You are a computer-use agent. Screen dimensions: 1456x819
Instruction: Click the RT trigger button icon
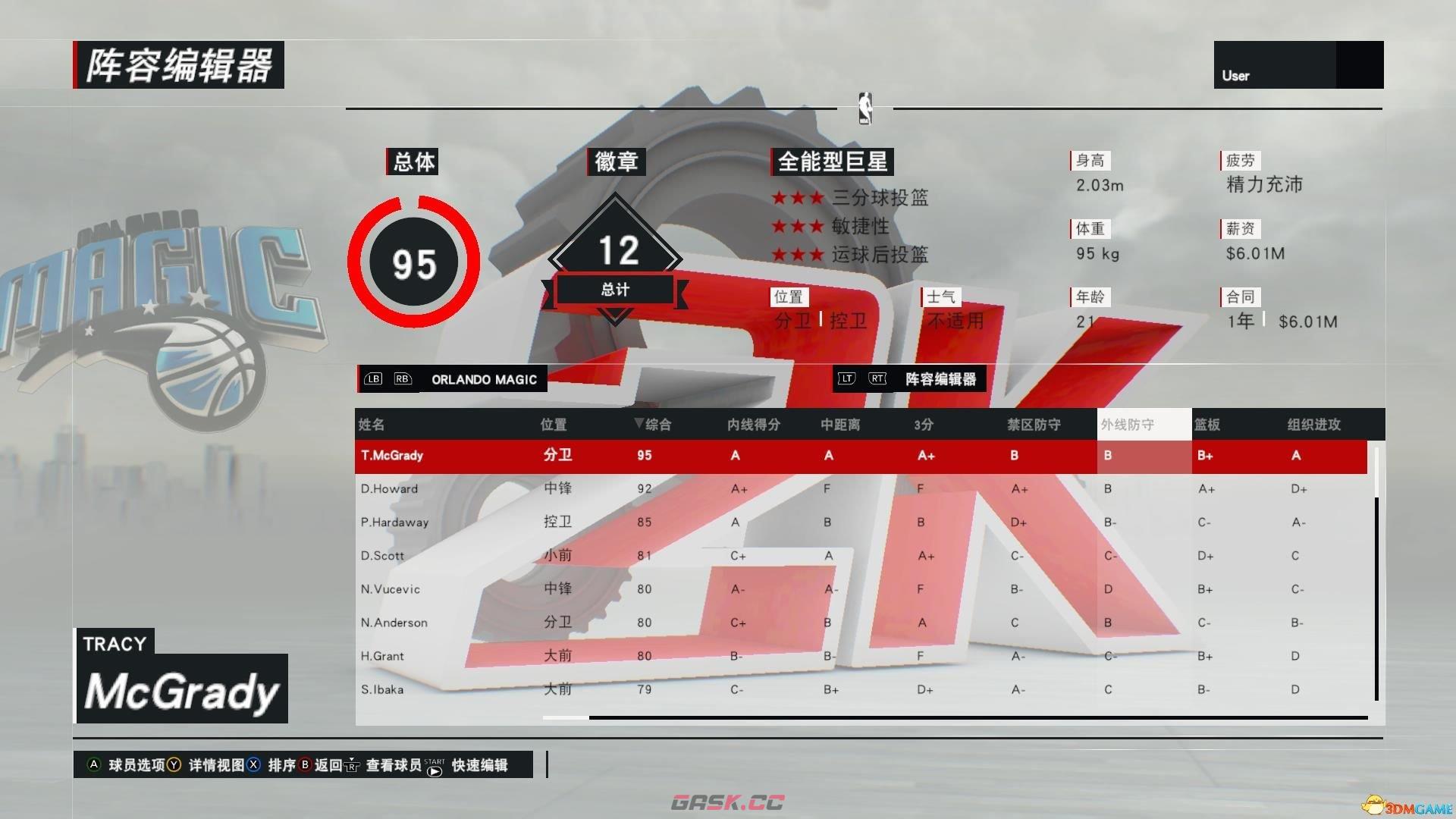(x=877, y=378)
